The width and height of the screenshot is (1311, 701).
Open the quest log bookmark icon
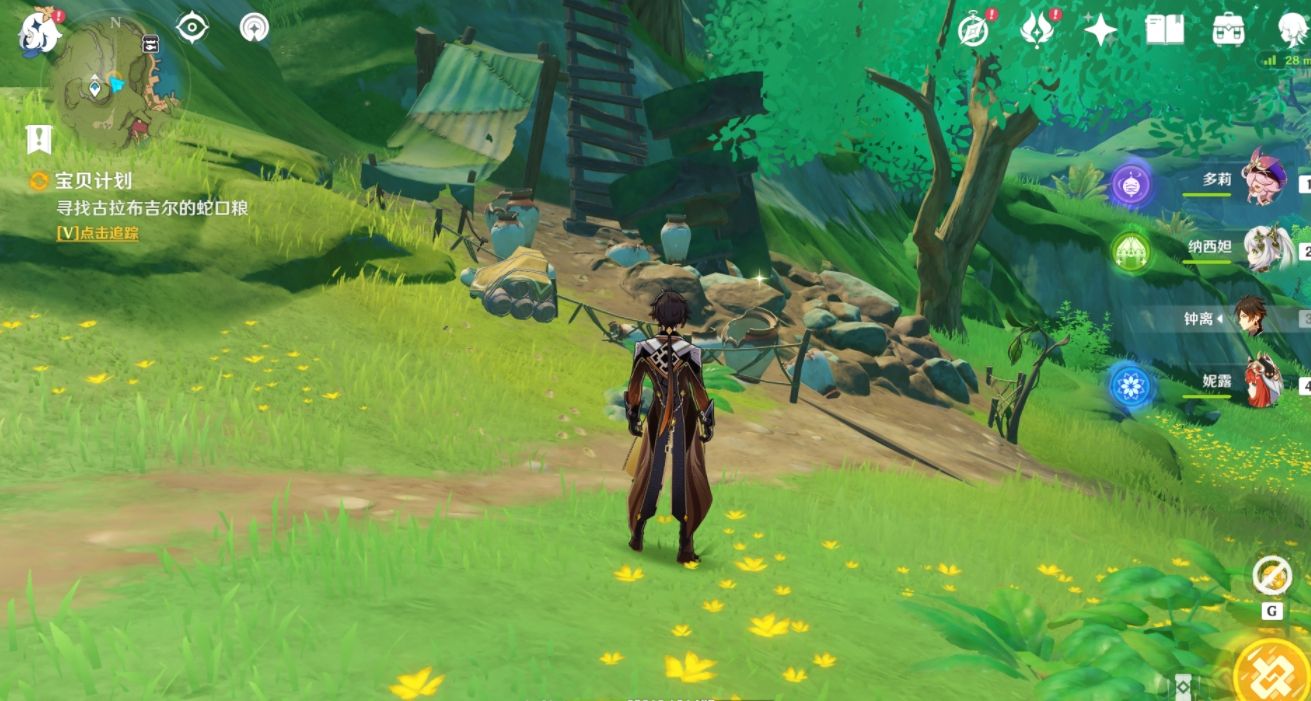39,139
